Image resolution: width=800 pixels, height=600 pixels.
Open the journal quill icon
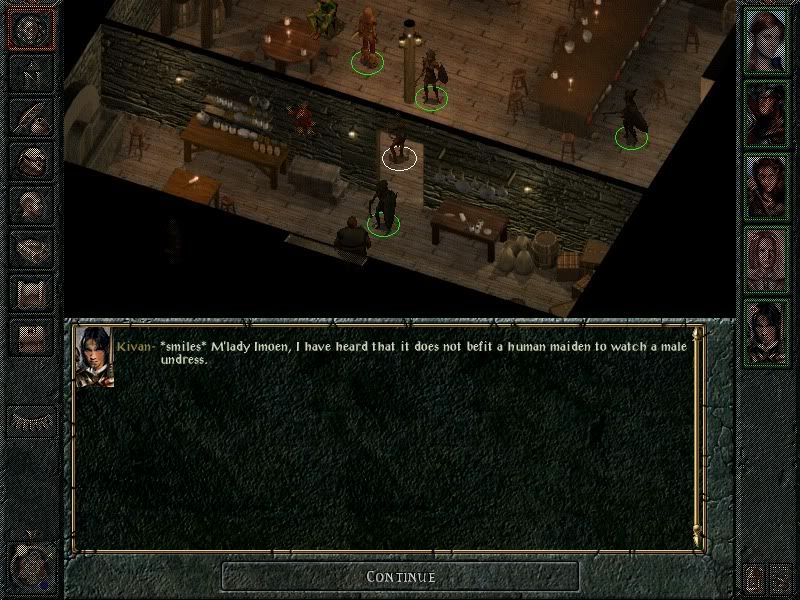tap(31, 116)
